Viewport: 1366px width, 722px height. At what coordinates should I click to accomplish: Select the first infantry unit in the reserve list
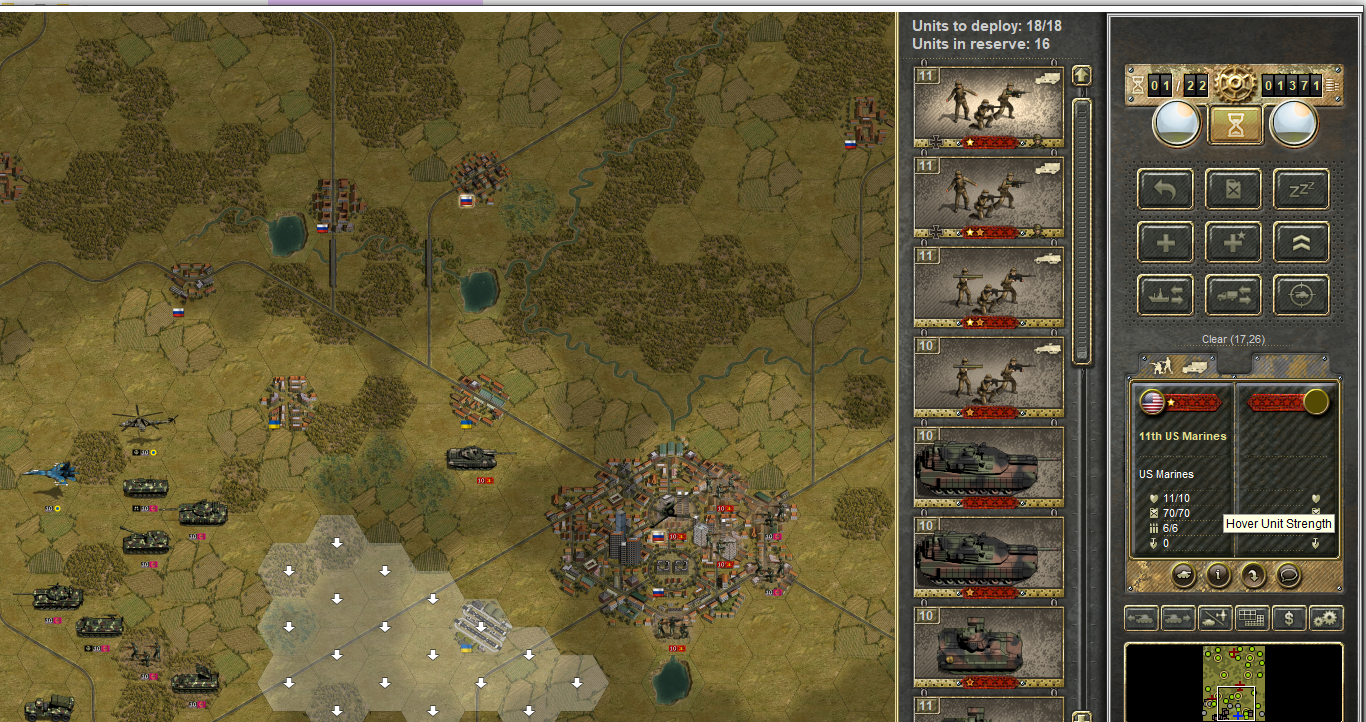(989, 106)
